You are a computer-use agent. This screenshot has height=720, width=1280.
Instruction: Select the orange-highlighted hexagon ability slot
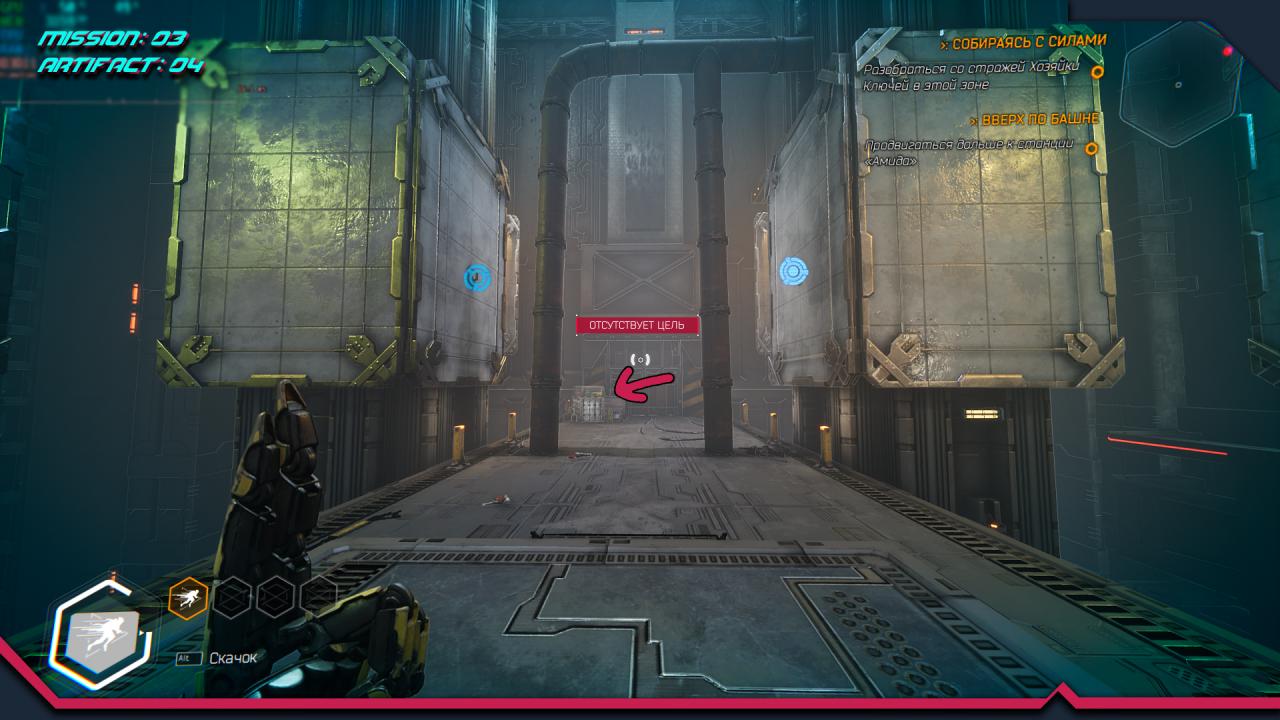point(188,598)
